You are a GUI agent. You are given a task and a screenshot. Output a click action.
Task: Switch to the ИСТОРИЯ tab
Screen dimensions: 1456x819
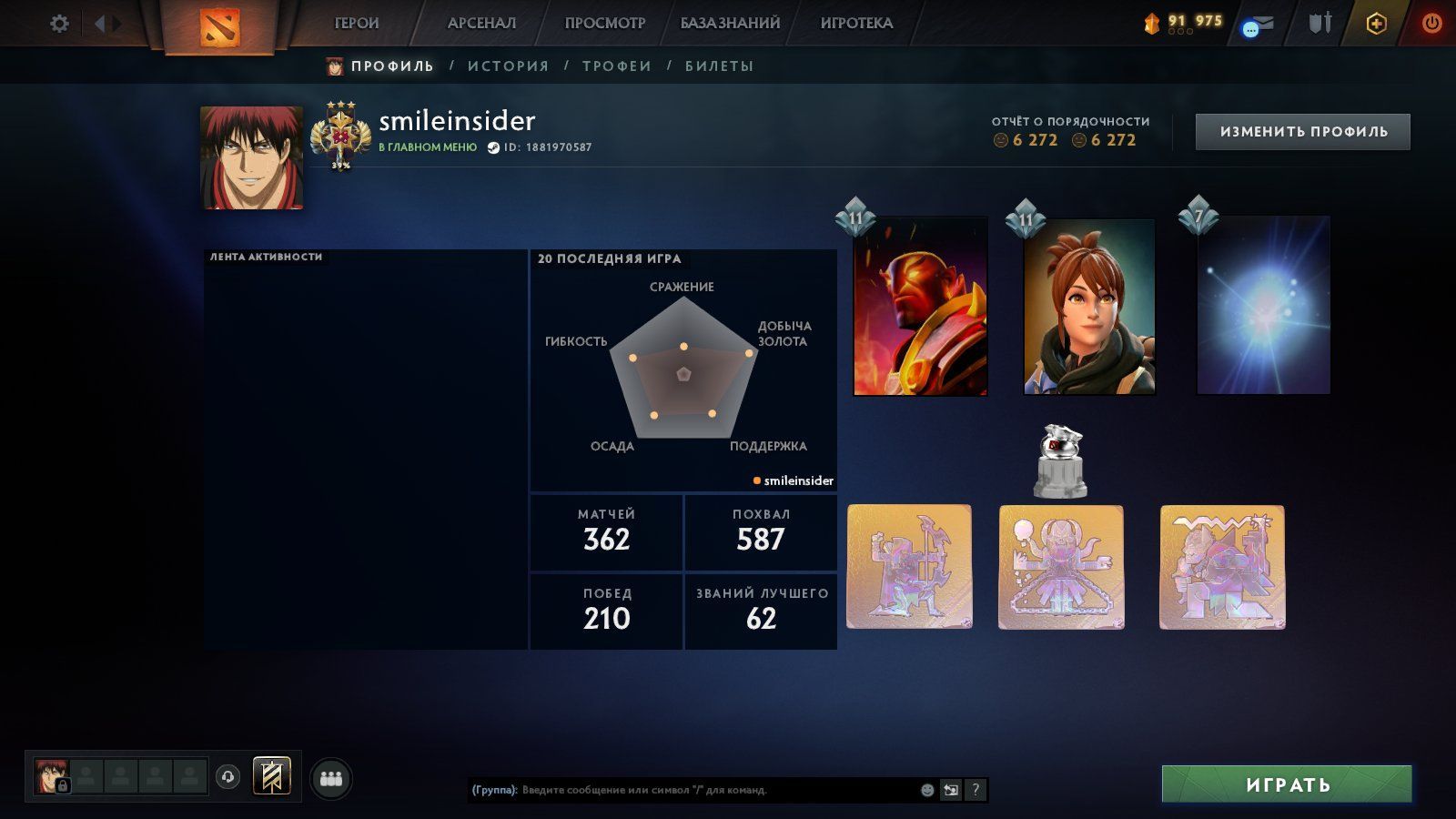(x=509, y=66)
